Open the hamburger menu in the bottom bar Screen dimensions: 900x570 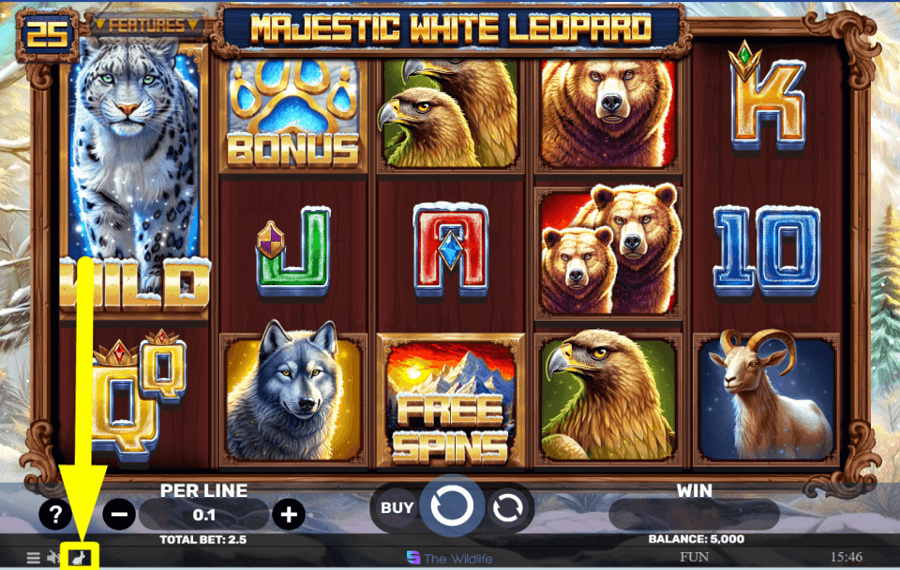(33, 557)
